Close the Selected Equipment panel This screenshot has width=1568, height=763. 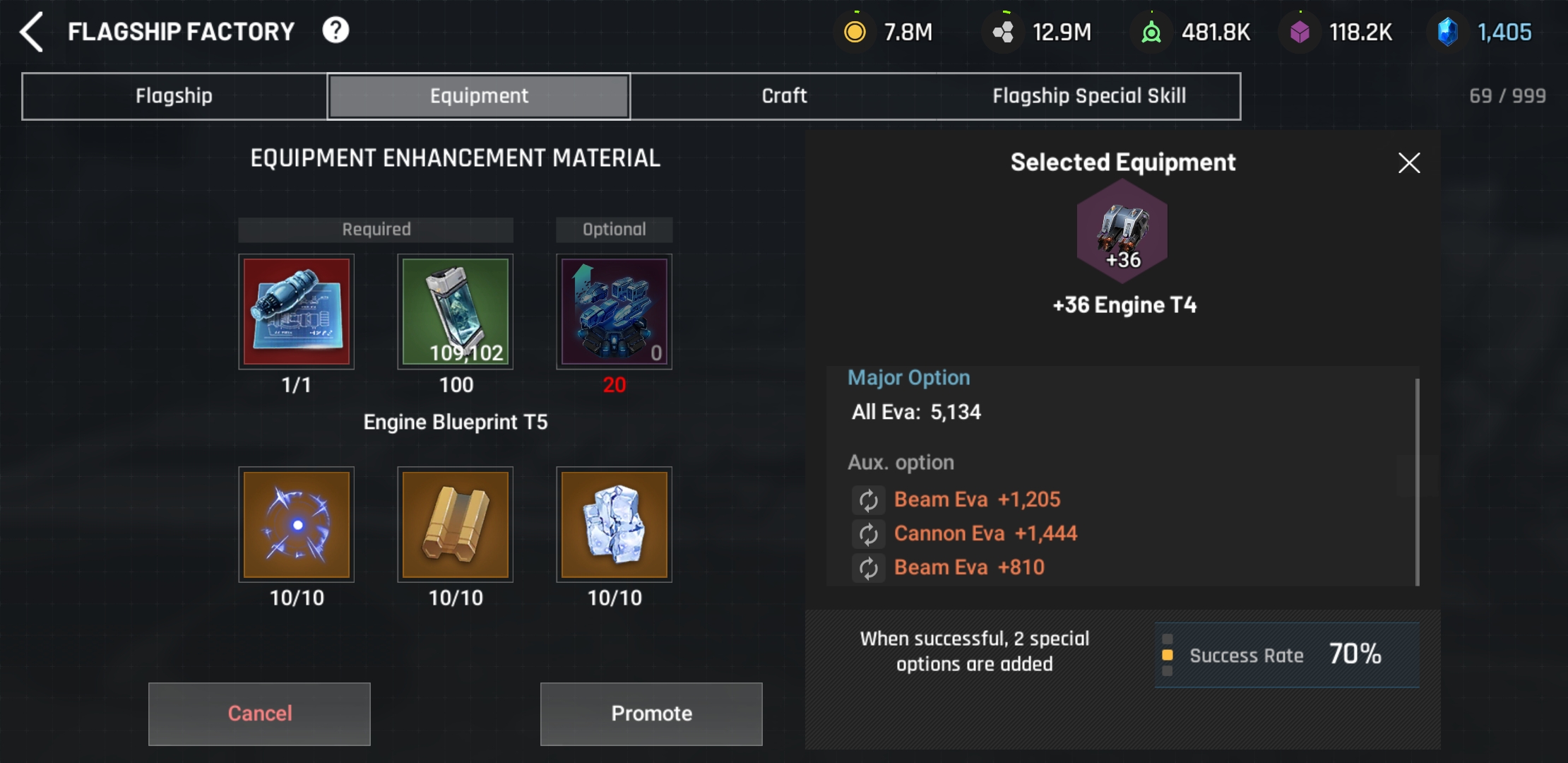(1409, 163)
